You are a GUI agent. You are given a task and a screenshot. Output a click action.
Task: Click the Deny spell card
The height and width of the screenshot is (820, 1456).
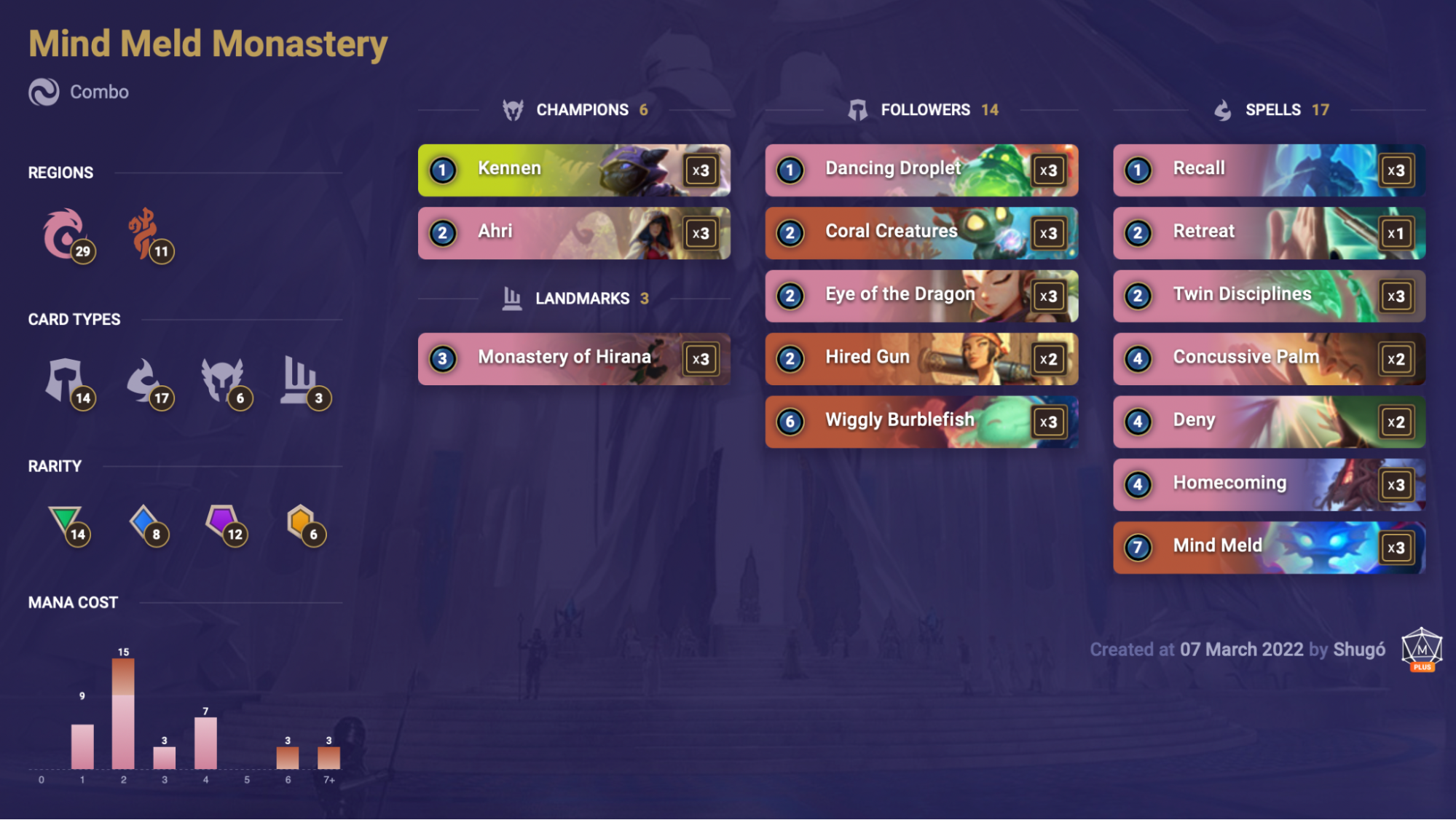pyautogui.click(x=1268, y=421)
